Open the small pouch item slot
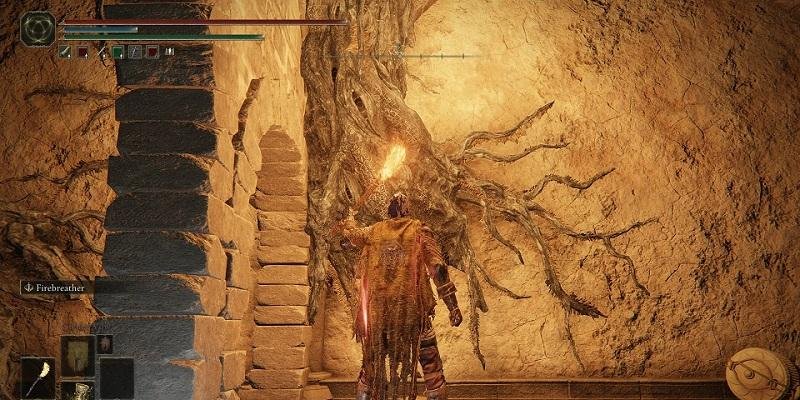This screenshot has width=800, height=400. click(105, 343)
